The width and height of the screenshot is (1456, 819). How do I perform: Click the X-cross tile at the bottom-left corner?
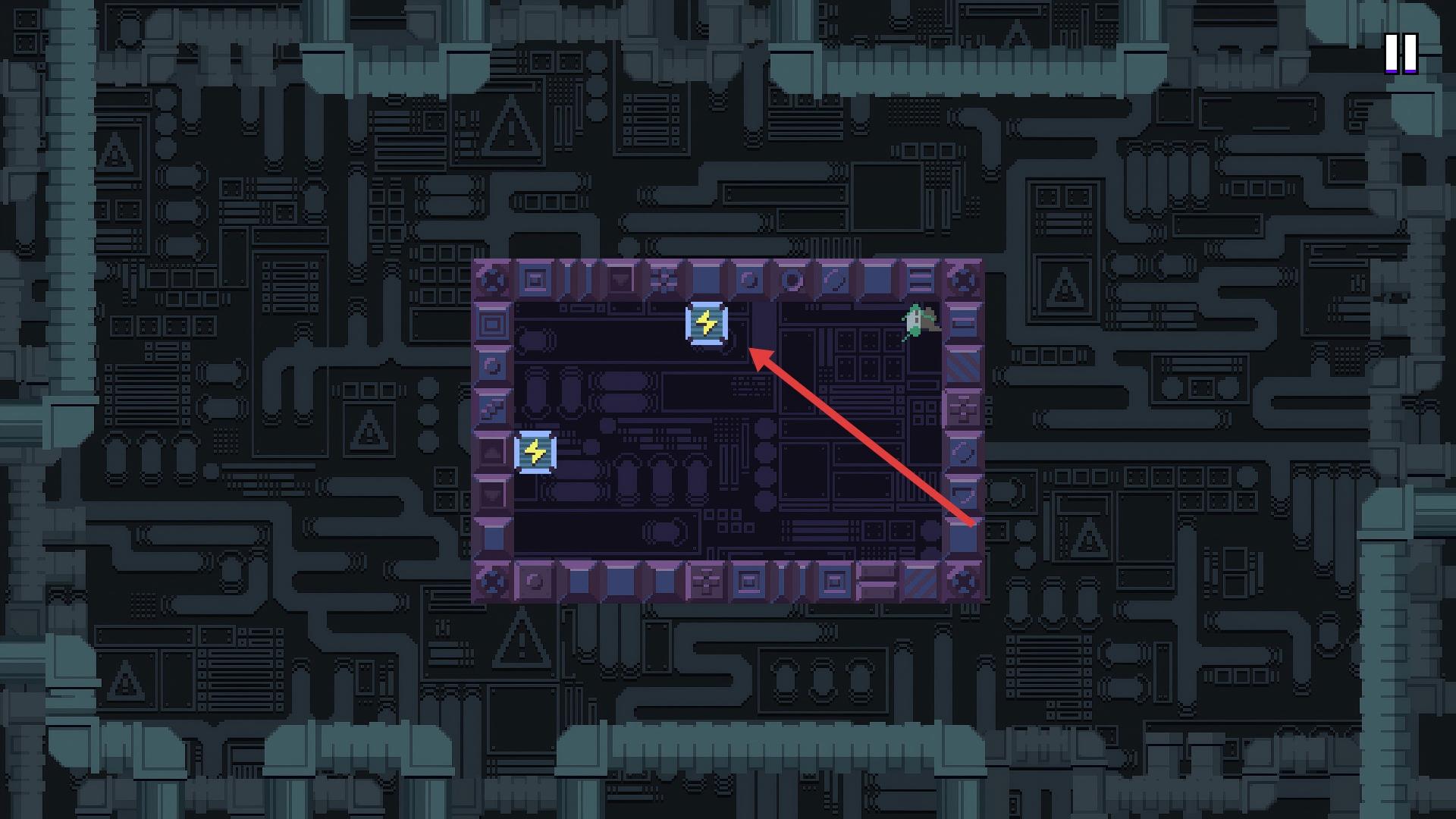491,580
